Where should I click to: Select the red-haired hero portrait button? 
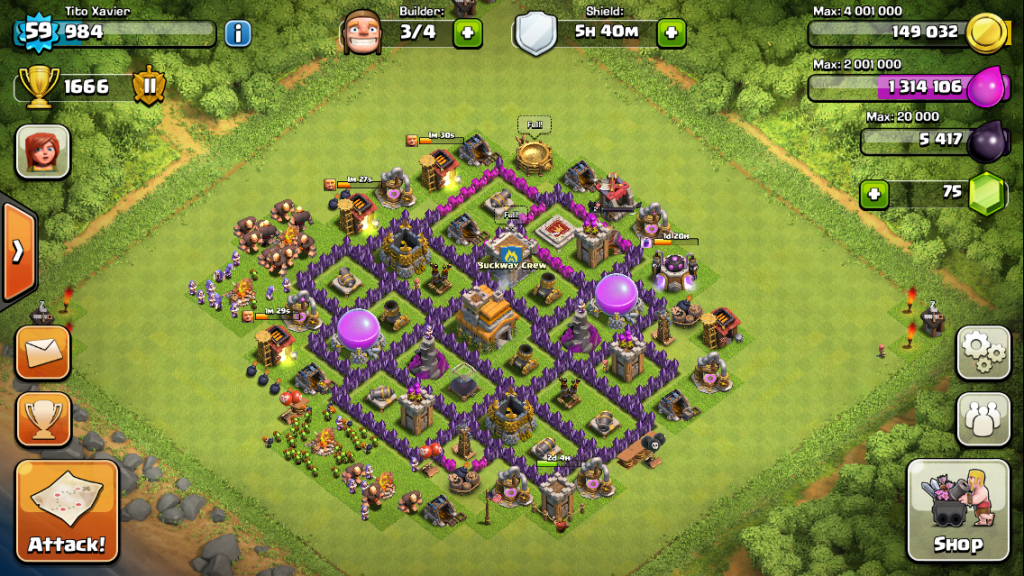point(43,152)
